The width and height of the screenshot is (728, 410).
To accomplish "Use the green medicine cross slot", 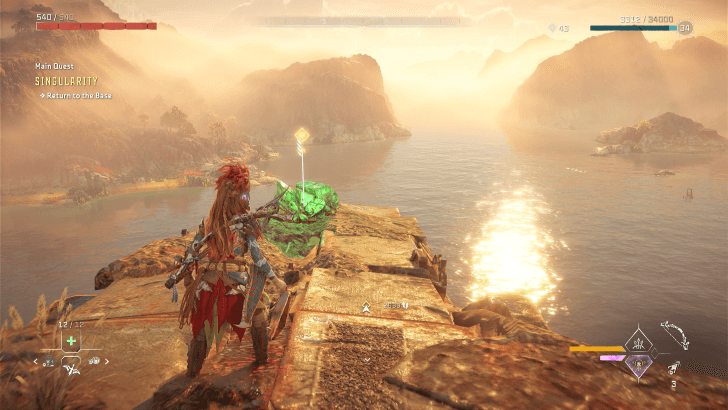I will 71,341.
